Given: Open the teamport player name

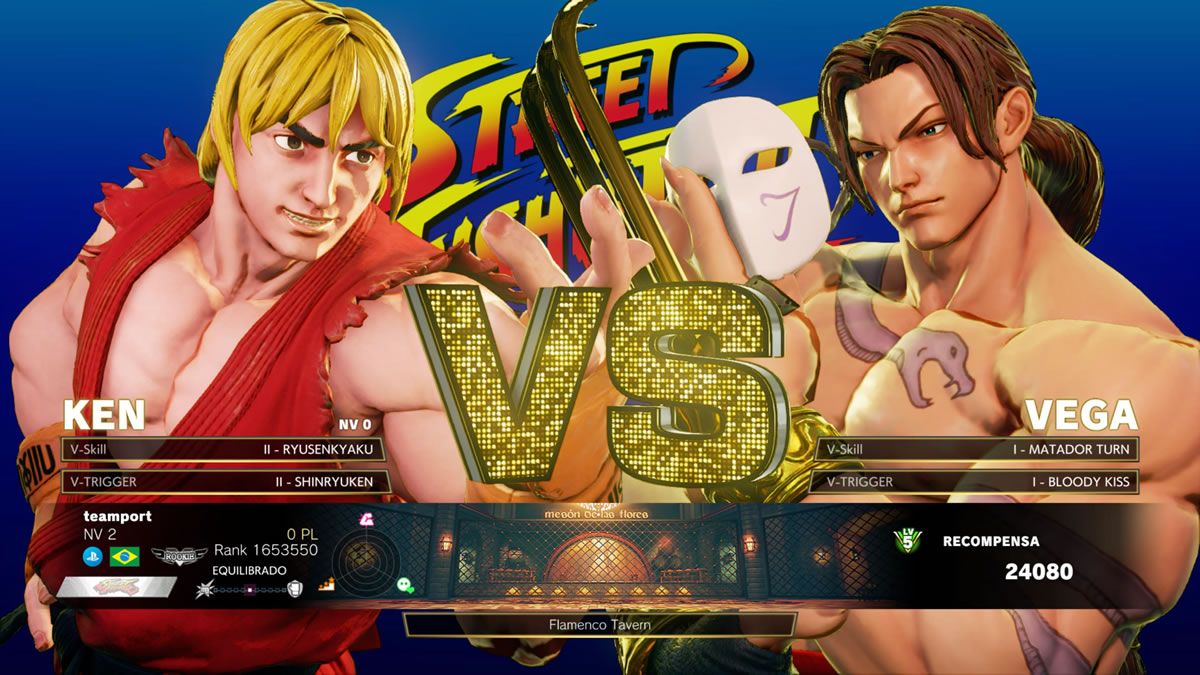Looking at the screenshot, I should [x=117, y=517].
